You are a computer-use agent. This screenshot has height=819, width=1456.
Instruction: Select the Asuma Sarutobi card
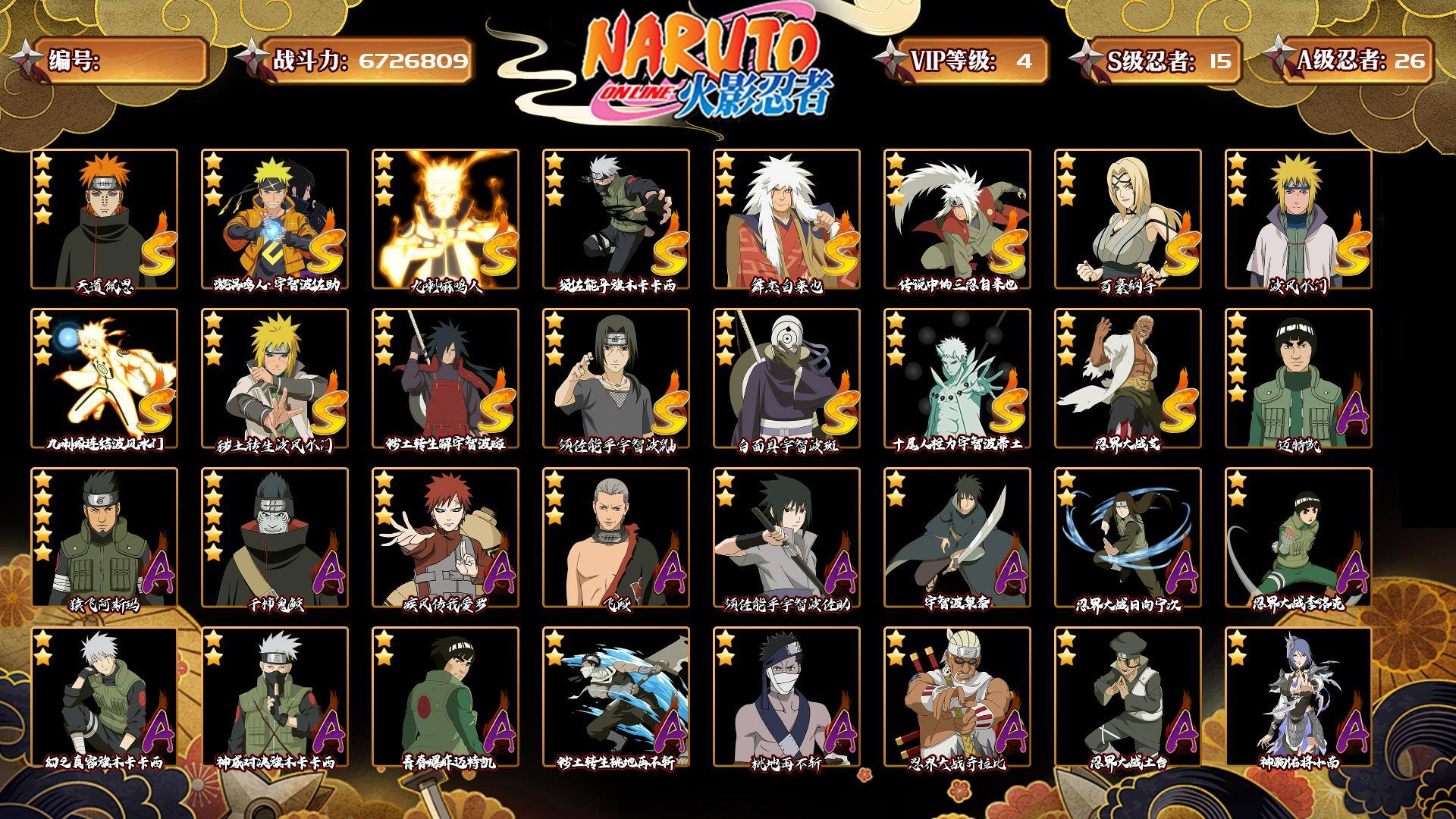[x=104, y=537]
